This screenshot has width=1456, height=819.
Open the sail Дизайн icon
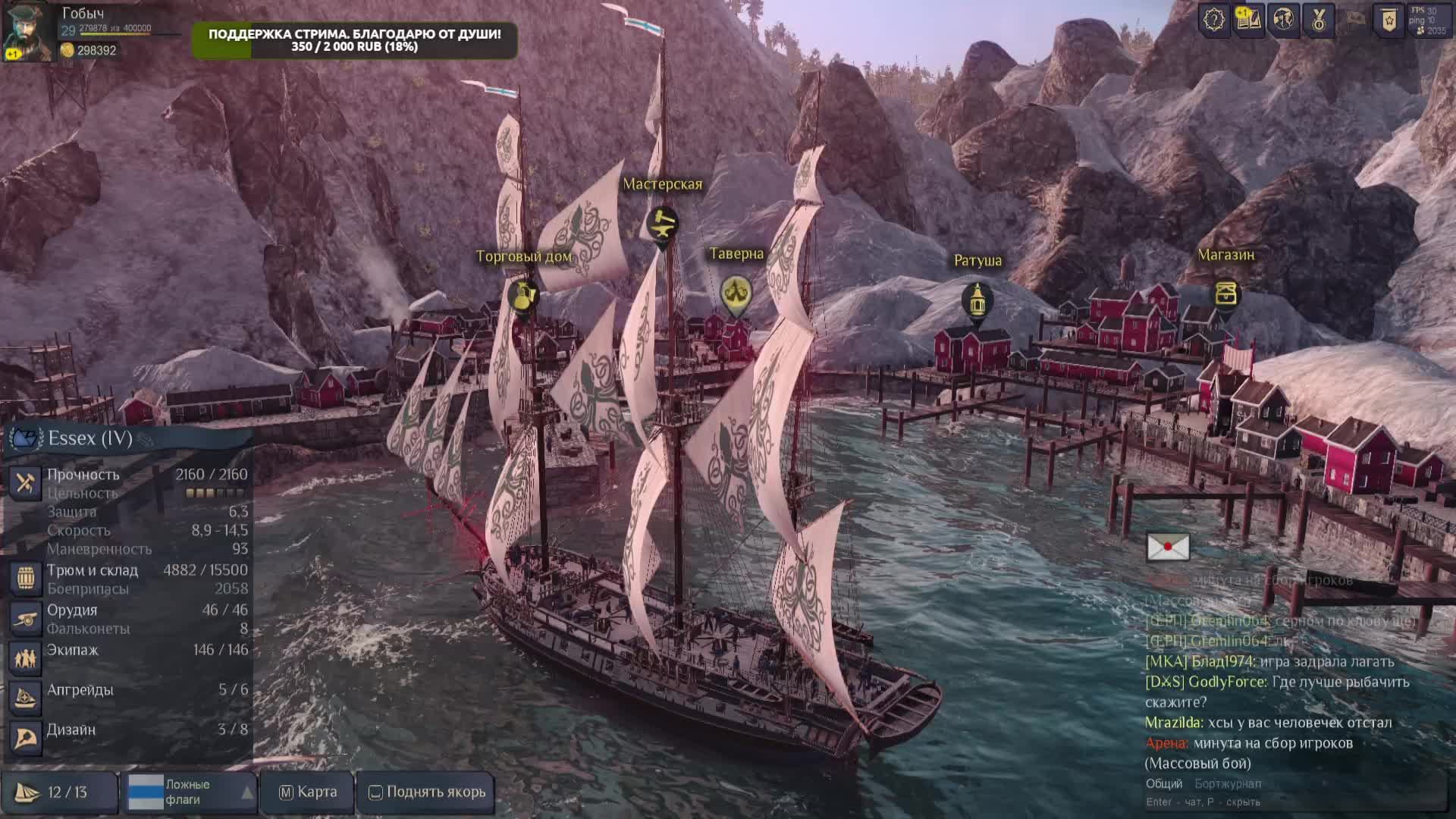point(25,737)
